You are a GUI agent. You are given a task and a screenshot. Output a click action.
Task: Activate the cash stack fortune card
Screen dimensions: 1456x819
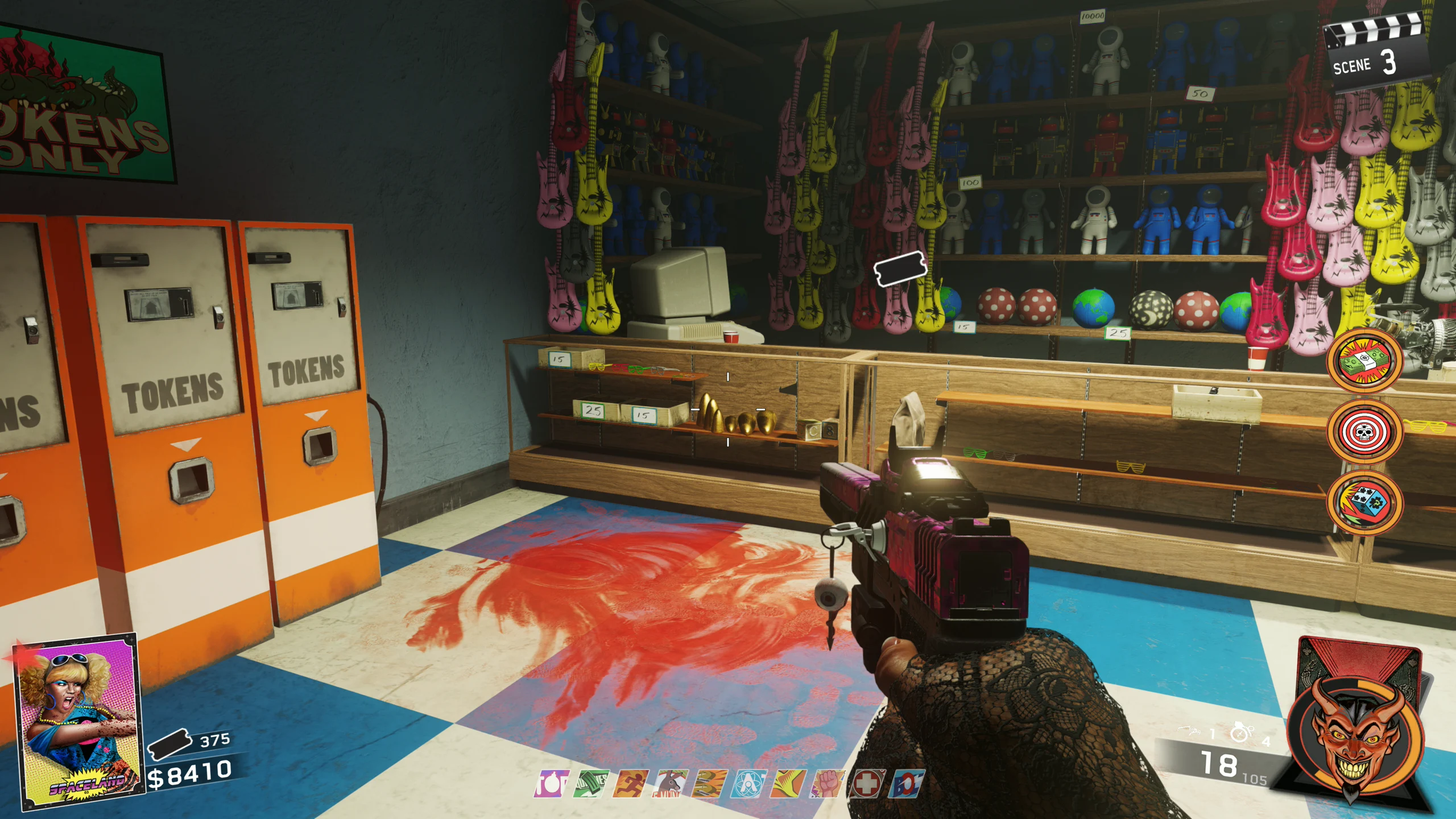[x=1365, y=361]
